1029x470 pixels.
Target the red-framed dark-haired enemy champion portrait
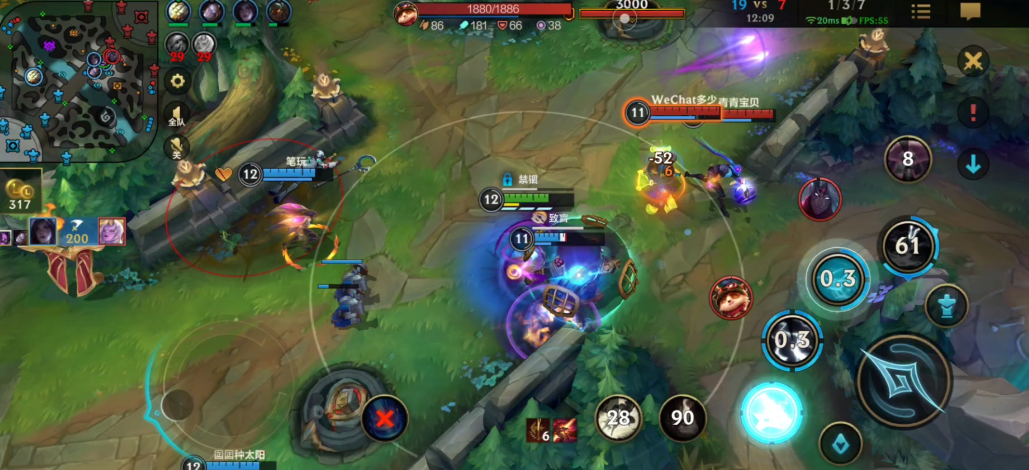tap(819, 198)
